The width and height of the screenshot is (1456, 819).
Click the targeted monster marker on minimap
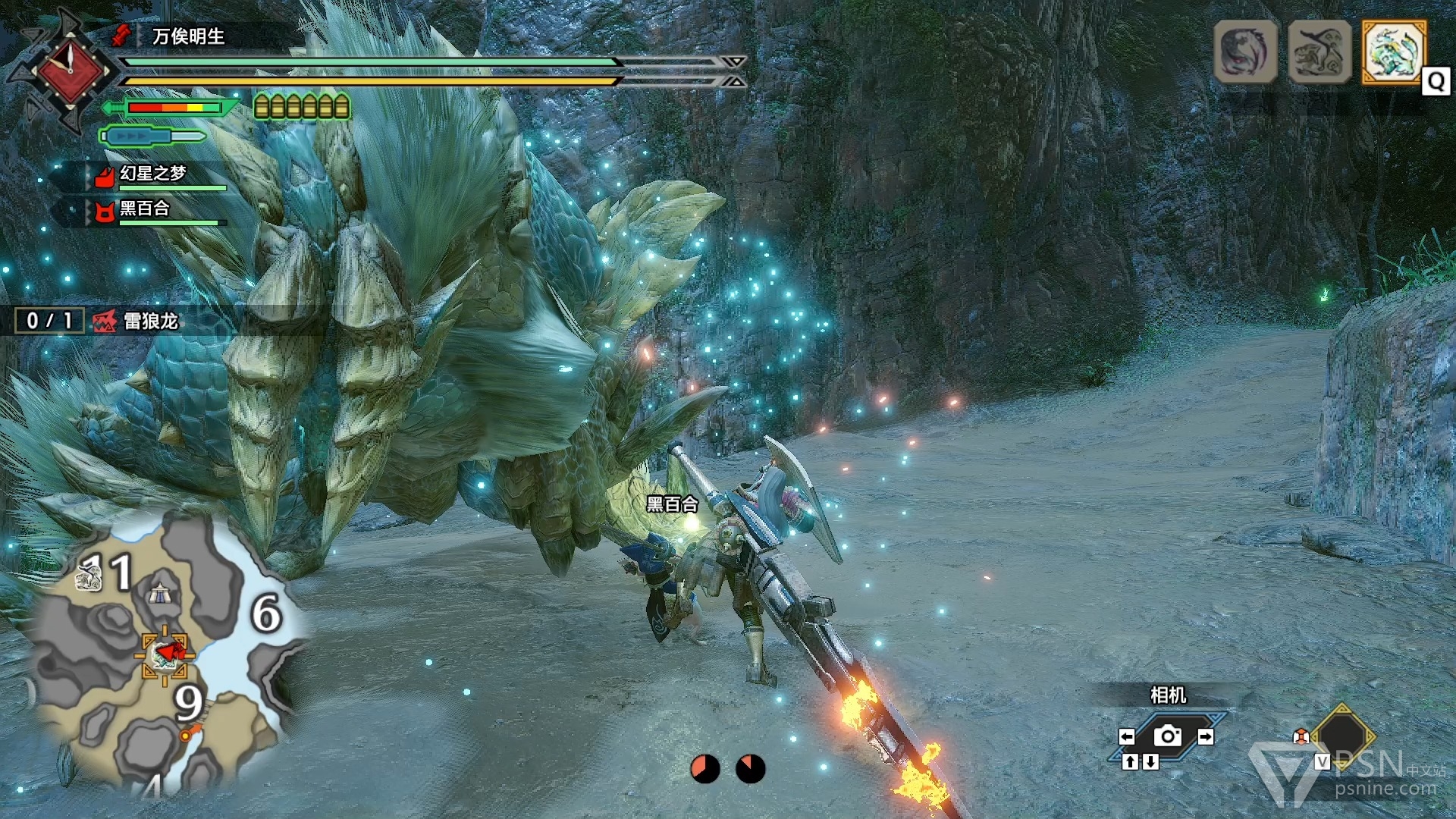point(165,654)
